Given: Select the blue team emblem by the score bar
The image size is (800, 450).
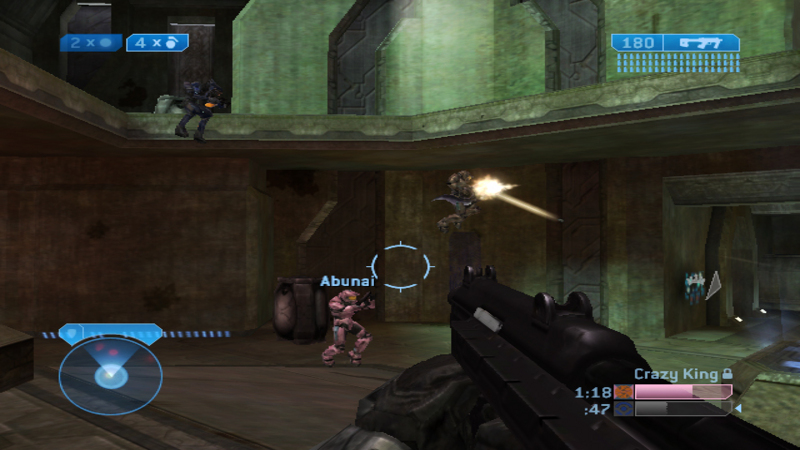Looking at the screenshot, I should click(624, 408).
